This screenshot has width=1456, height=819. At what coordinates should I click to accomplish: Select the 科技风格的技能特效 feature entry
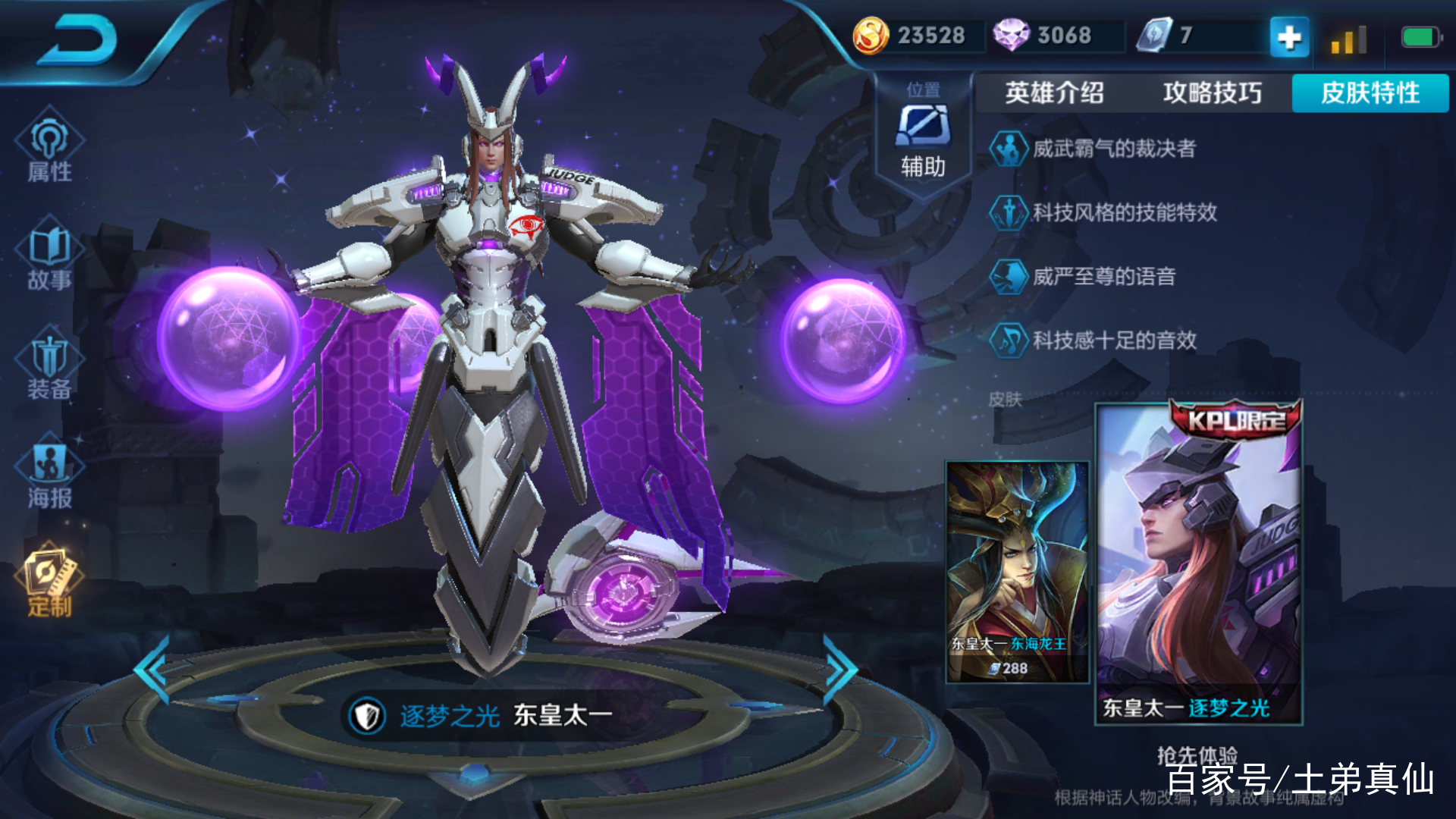[1124, 212]
